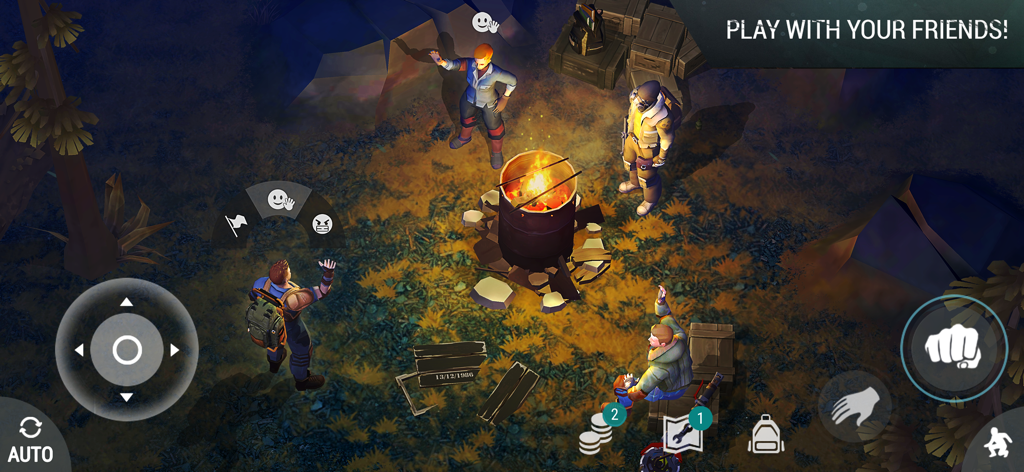The image size is (1024, 472).
Task: Enable AUTO mode
Action: 30,440
